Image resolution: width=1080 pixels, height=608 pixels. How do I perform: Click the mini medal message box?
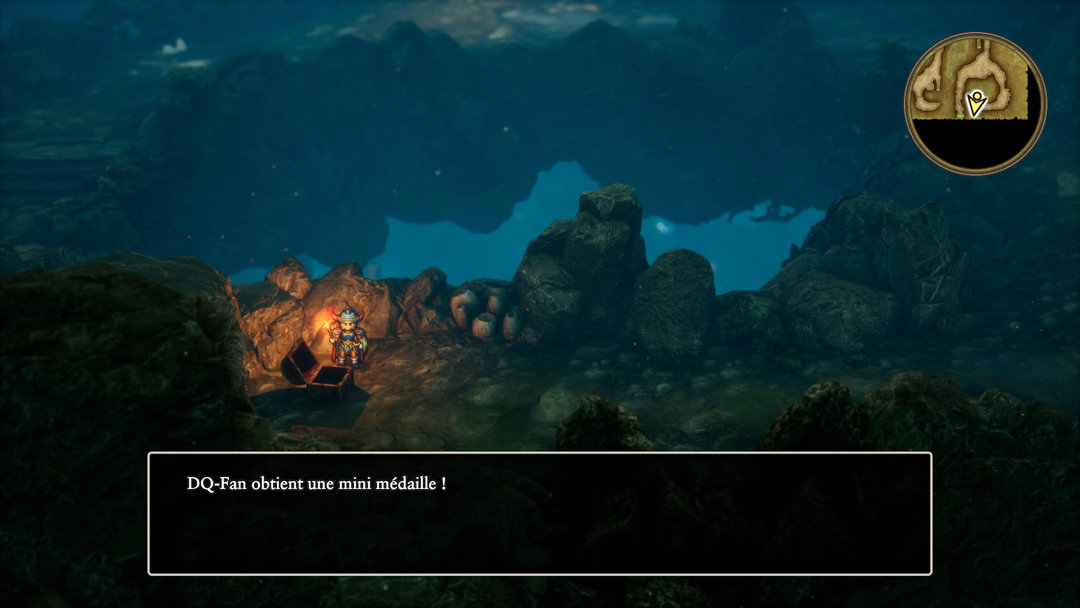click(540, 514)
